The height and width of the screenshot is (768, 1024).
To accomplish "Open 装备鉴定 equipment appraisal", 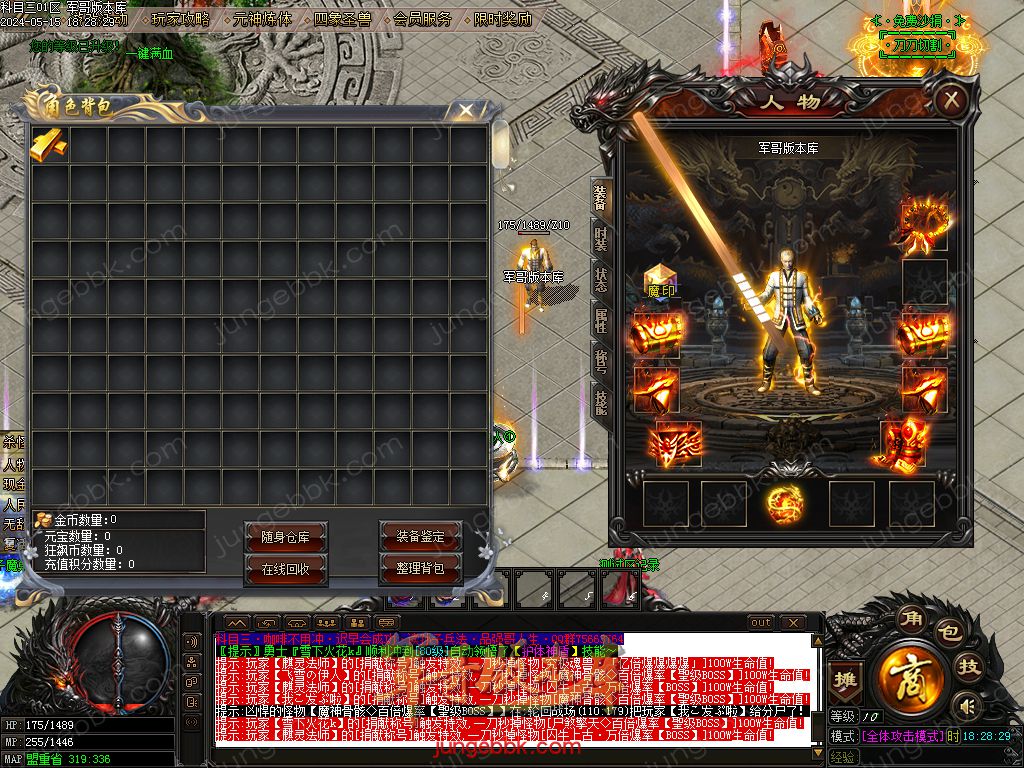I will (420, 537).
